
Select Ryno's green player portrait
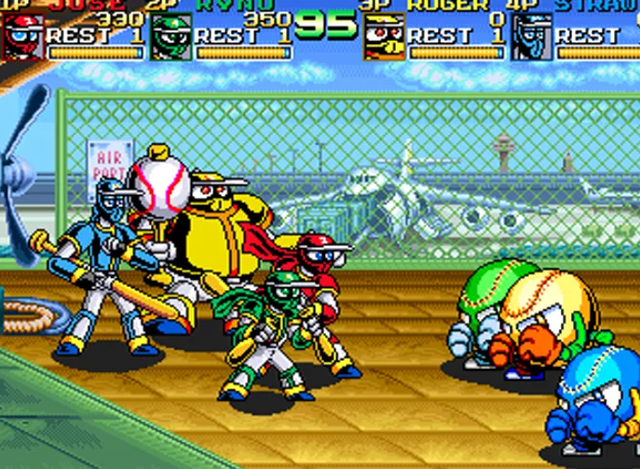(x=171, y=36)
